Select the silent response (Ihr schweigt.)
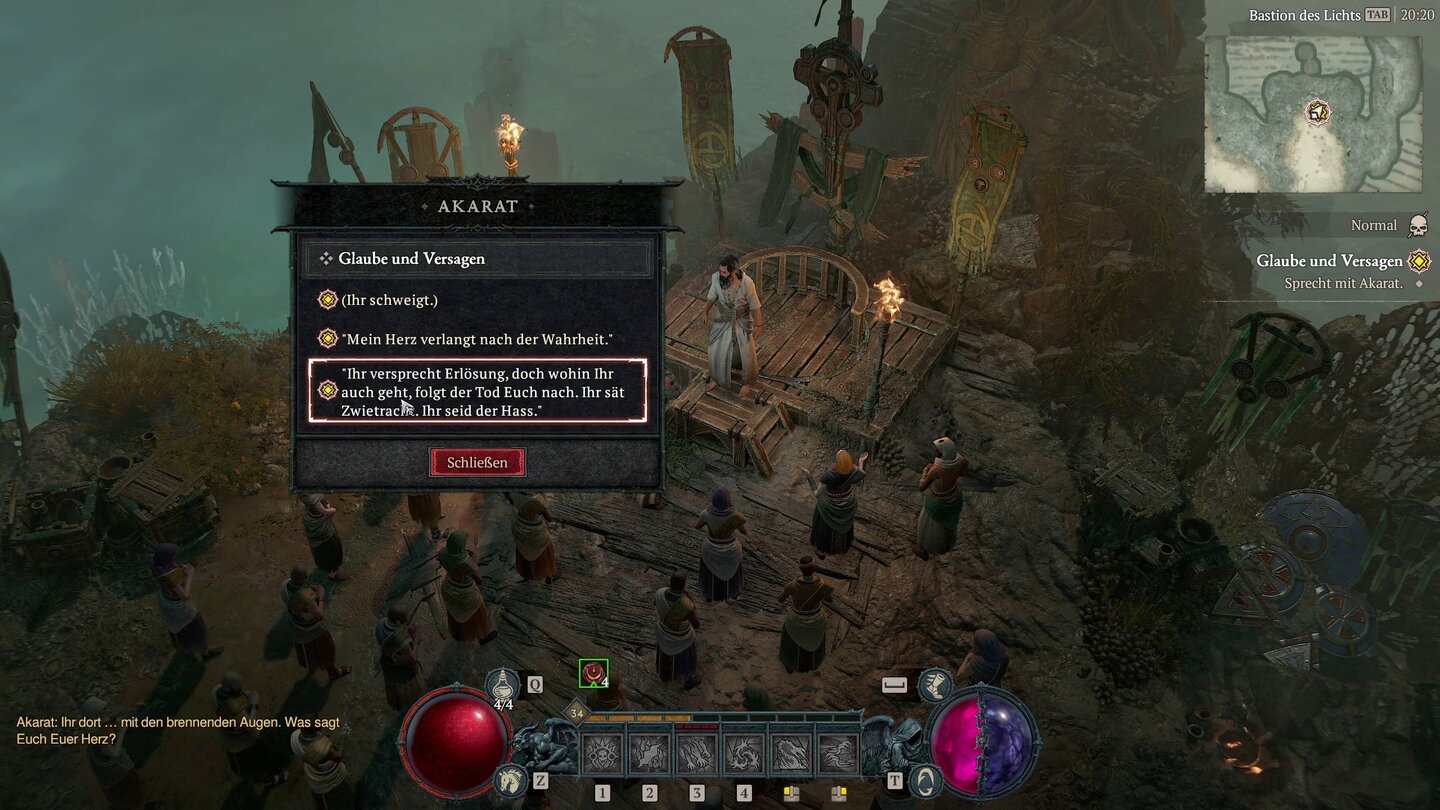1440x810 pixels. [388, 299]
